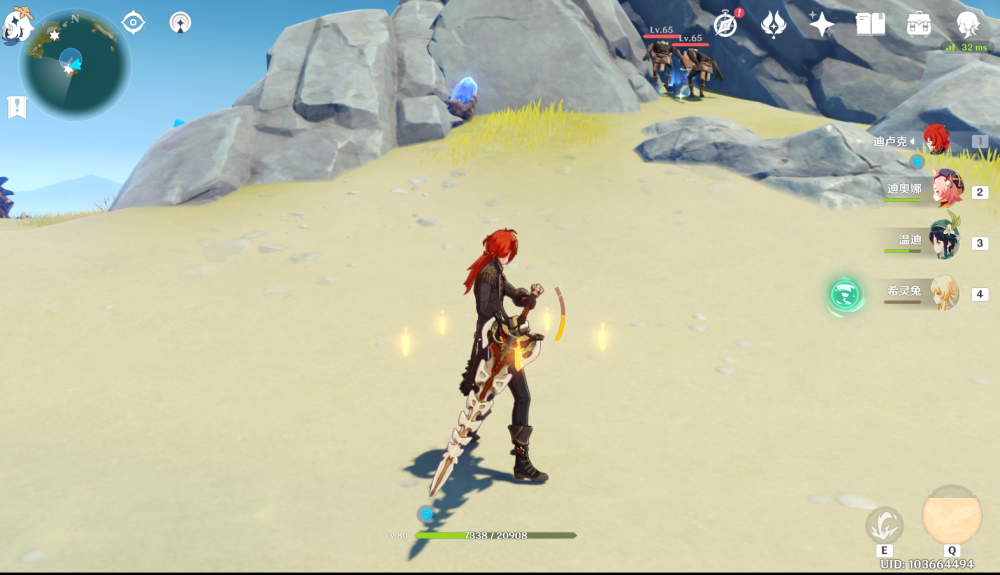Activate the elemental sight eye icon
This screenshot has height=575, width=1000.
pos(133,22)
